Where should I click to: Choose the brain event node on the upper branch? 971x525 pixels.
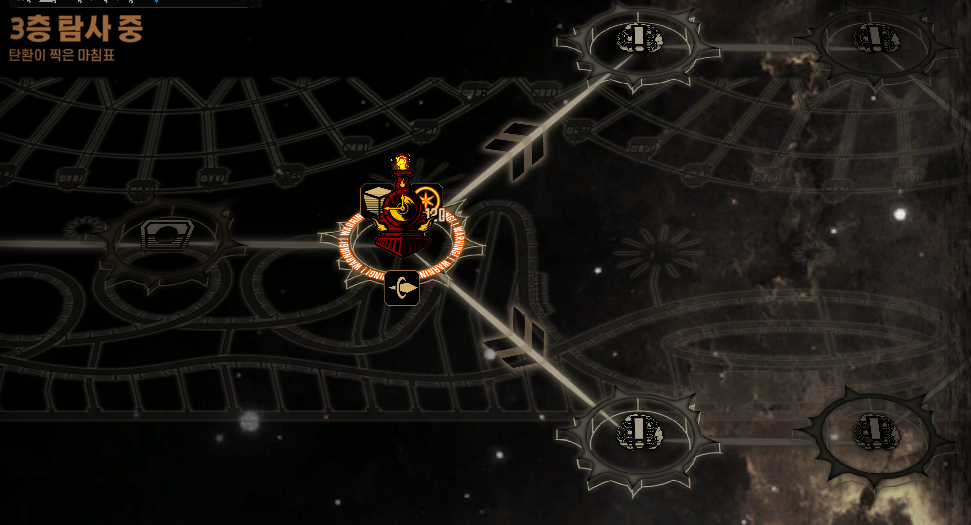638,39
